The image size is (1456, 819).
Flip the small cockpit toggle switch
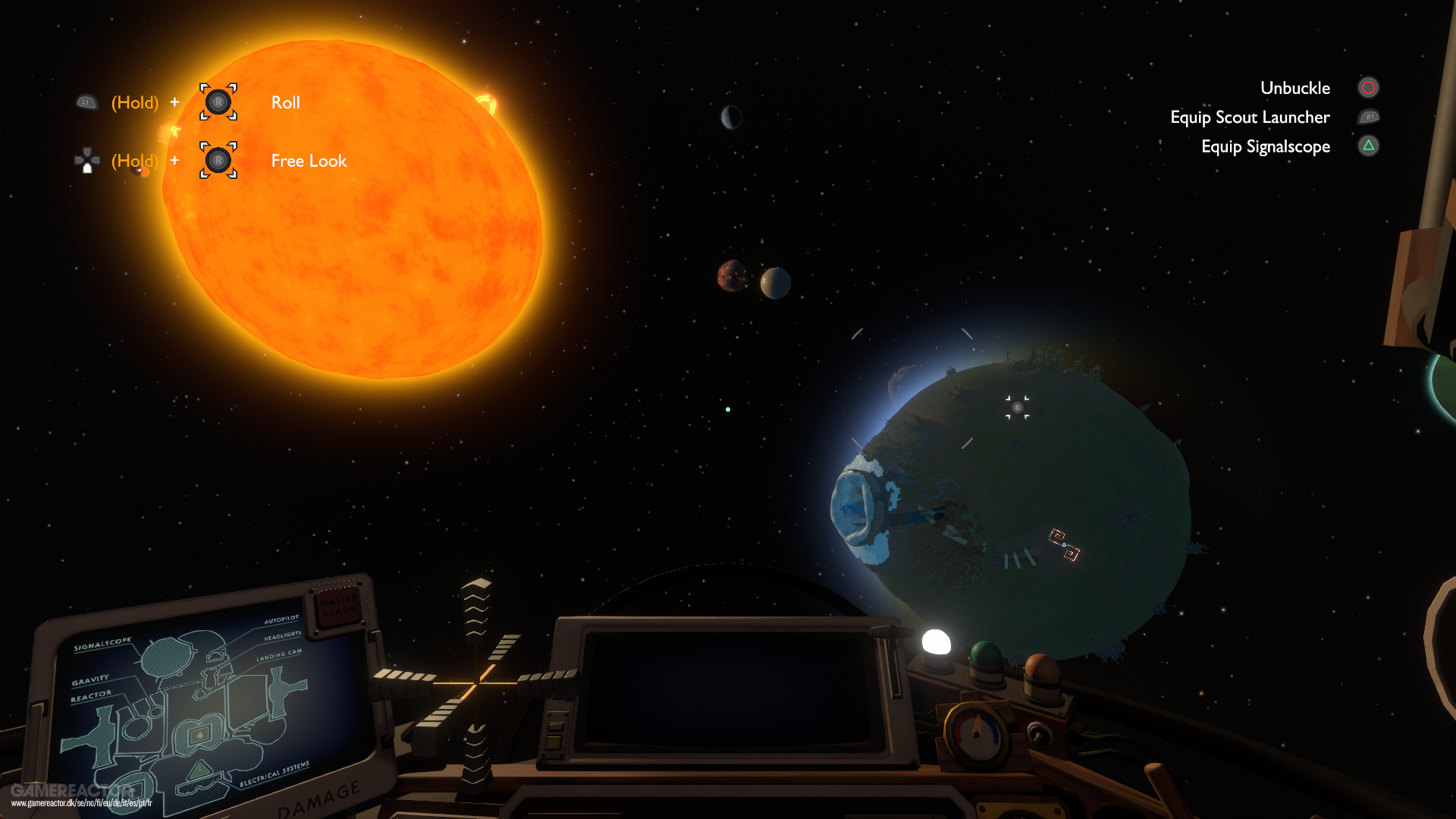tap(1037, 735)
